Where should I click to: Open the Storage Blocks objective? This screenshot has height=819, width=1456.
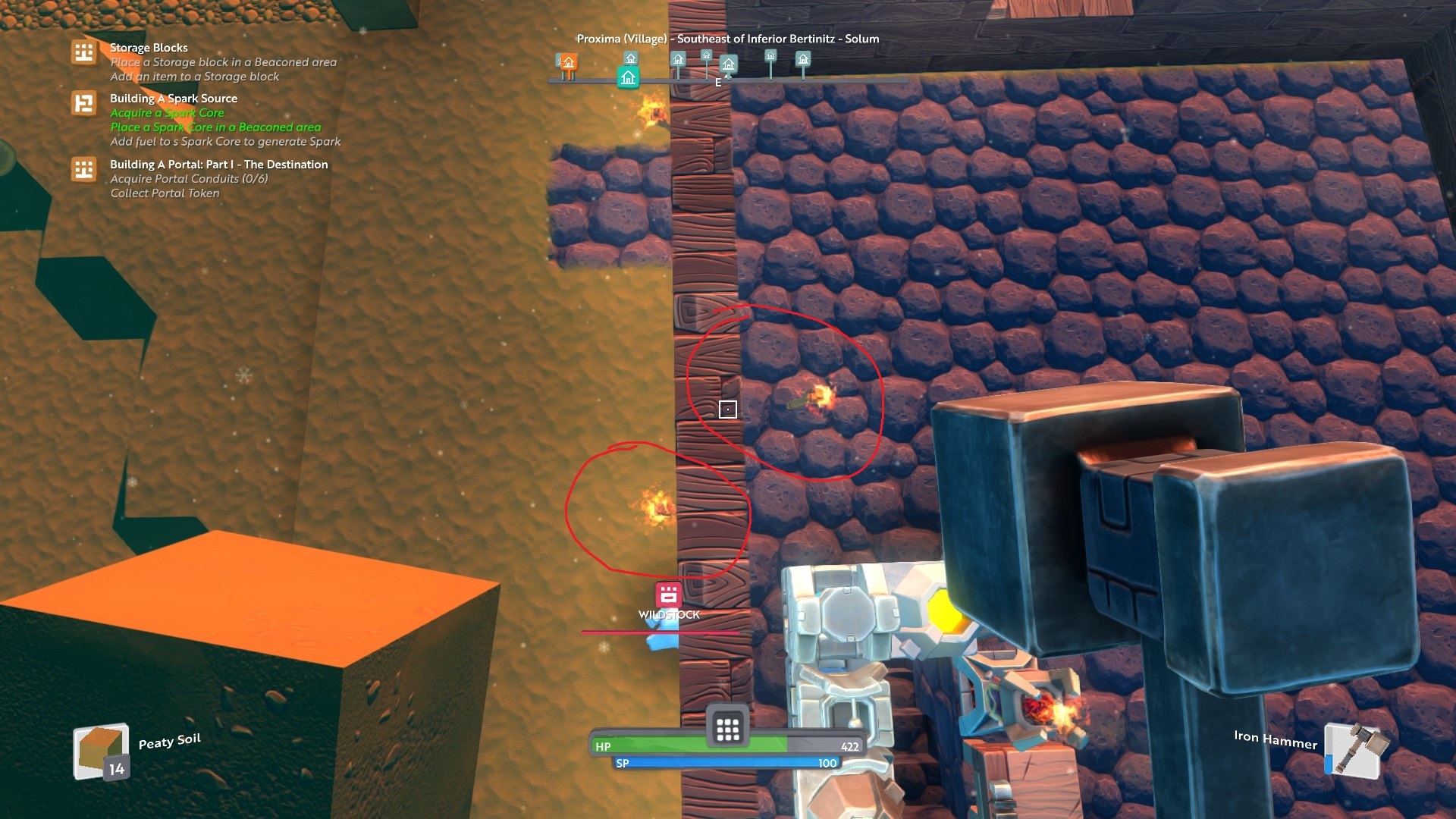click(149, 48)
